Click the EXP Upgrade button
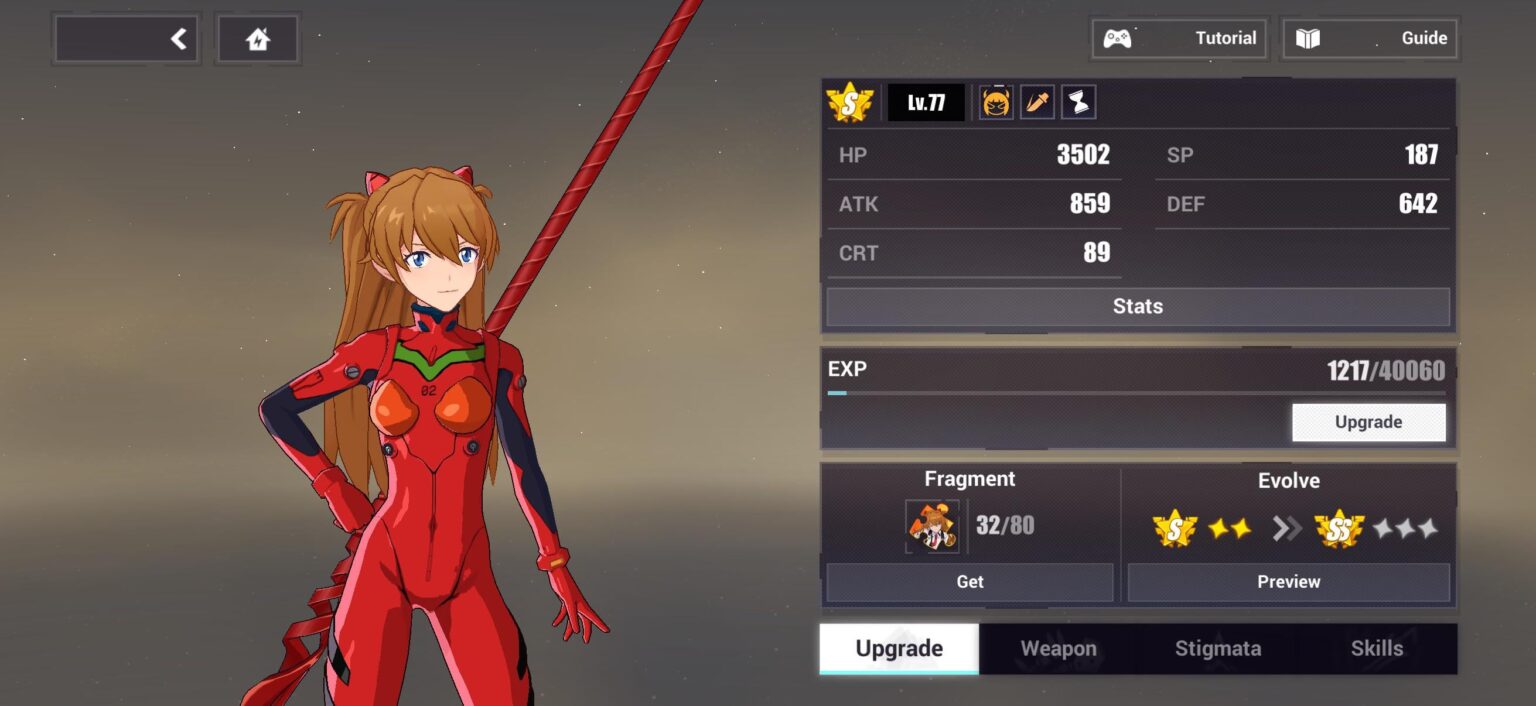 point(1368,422)
